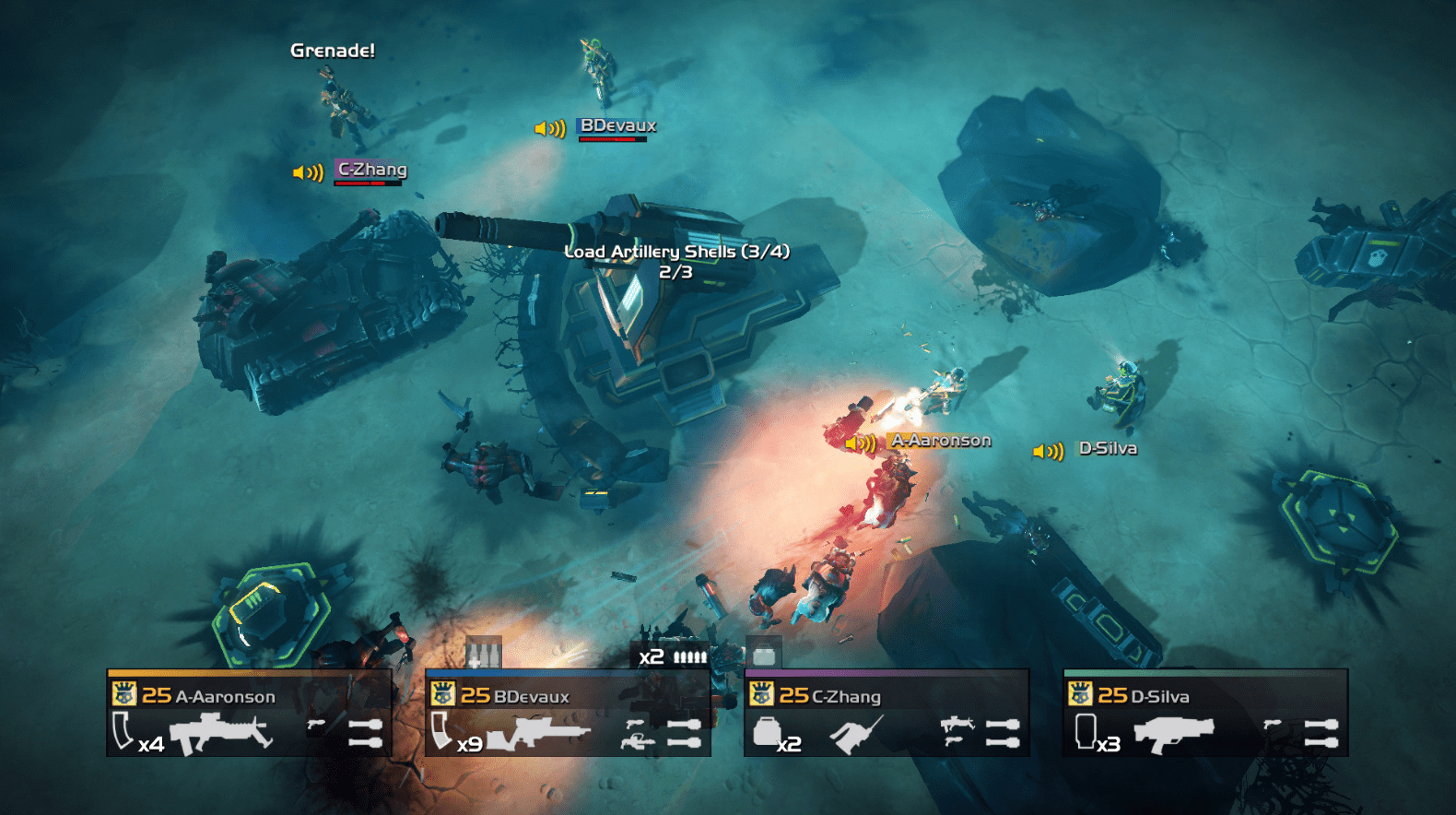Click the Load Artillery Shells prompt
This screenshot has height=815, width=1456.
678,250
